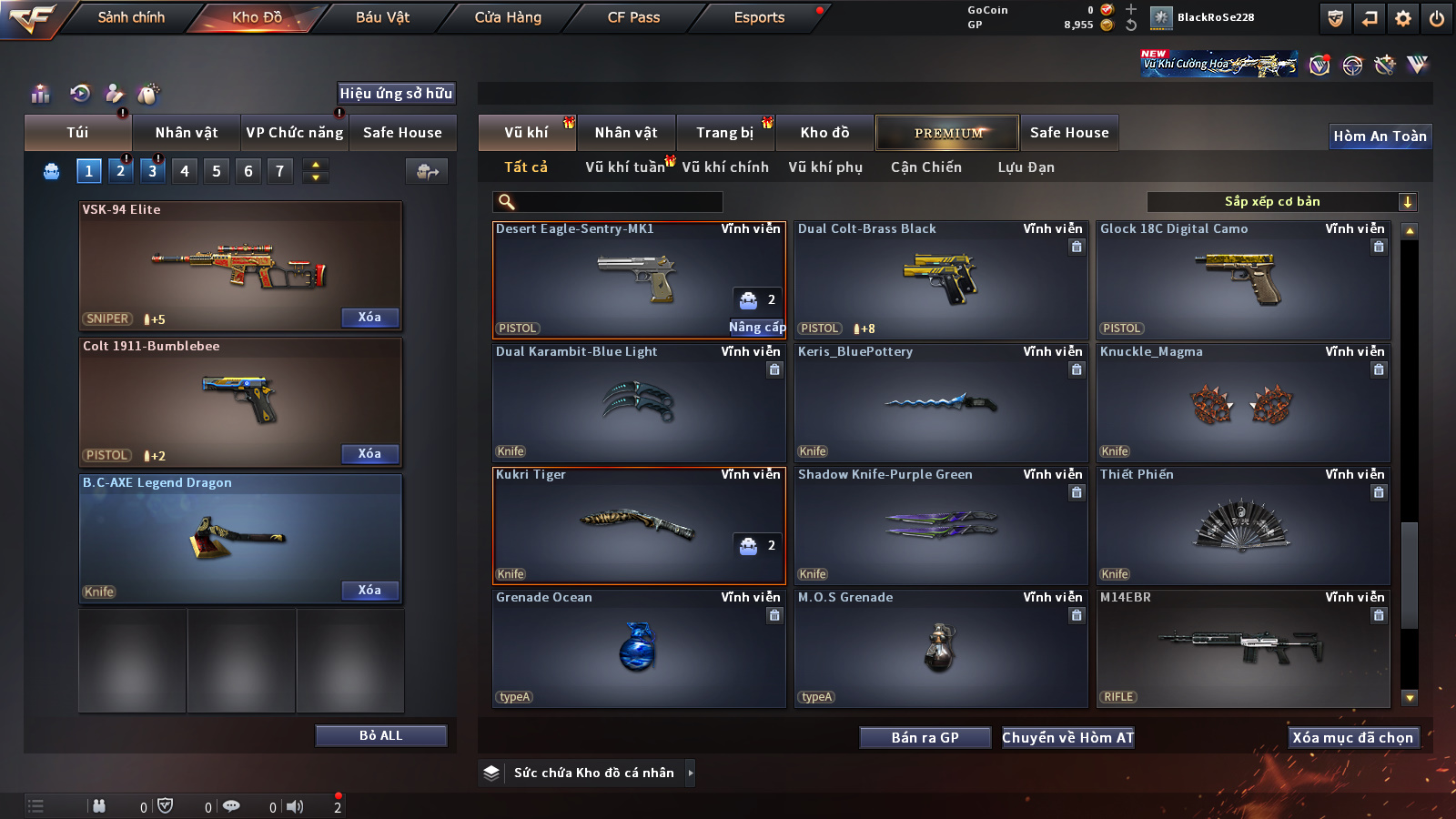Switch to bag loadout number 4
Viewport: 1456px width, 819px height.
click(185, 171)
